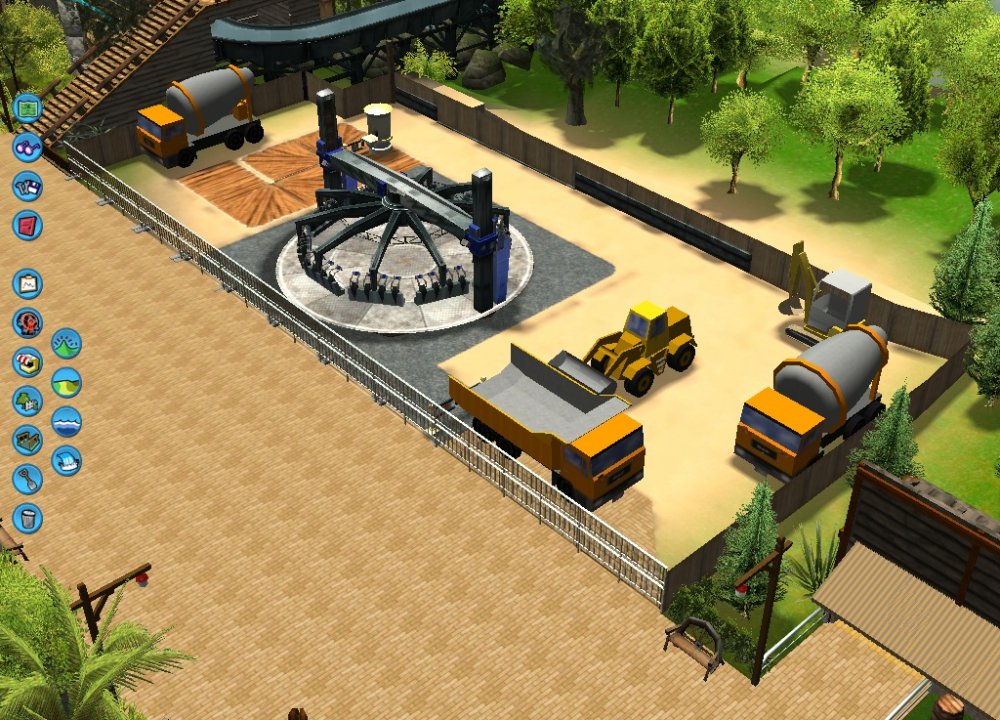Select the green hill terrain surface tool

tap(66, 382)
